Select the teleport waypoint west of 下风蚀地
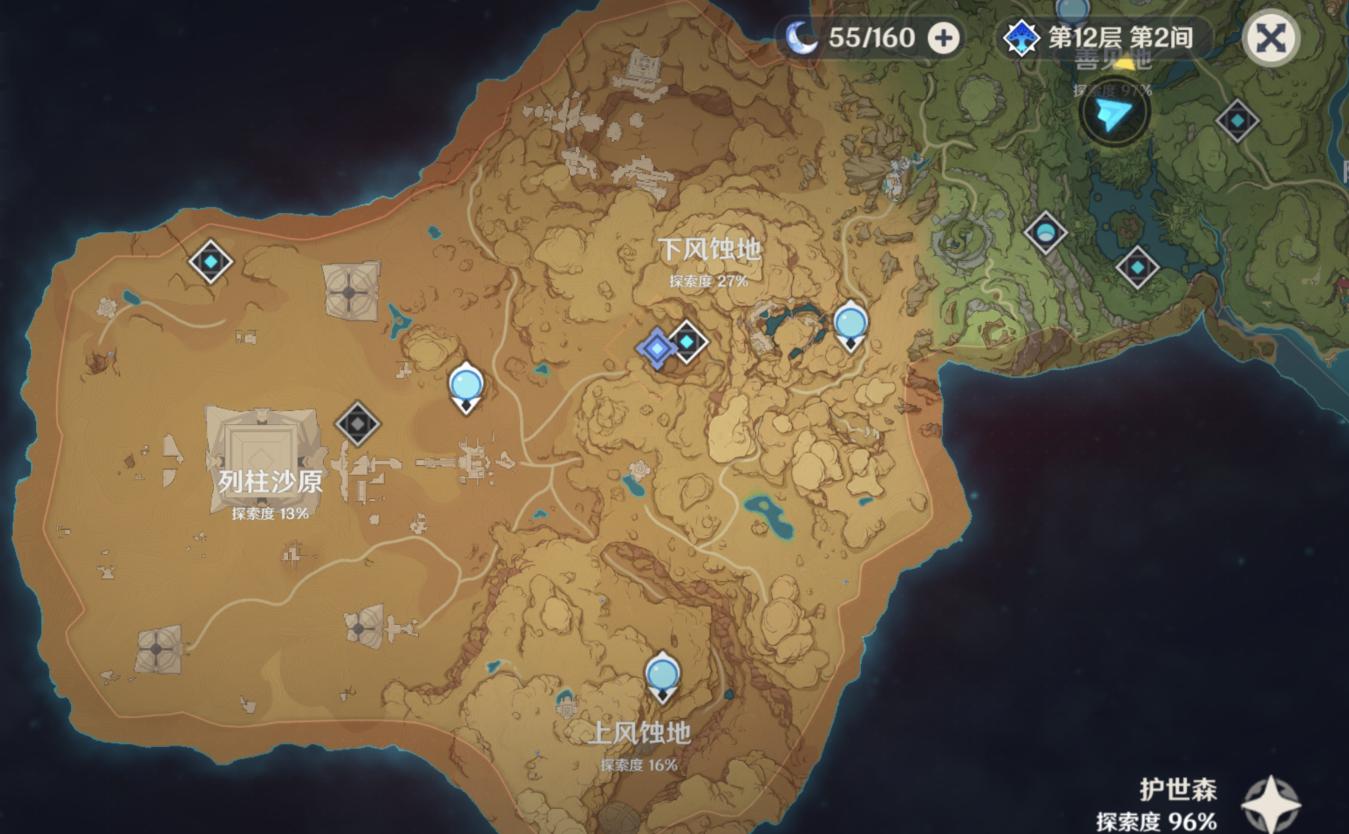1349x834 pixels. [465, 385]
